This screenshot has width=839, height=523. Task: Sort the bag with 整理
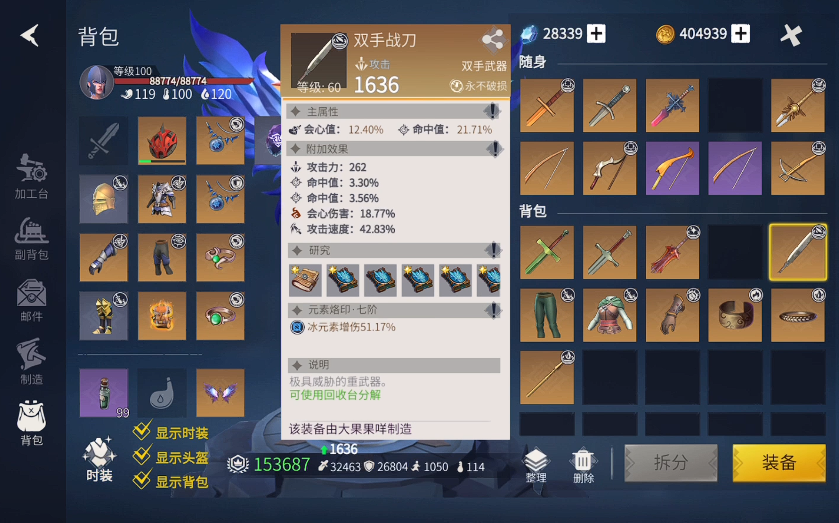point(536,464)
